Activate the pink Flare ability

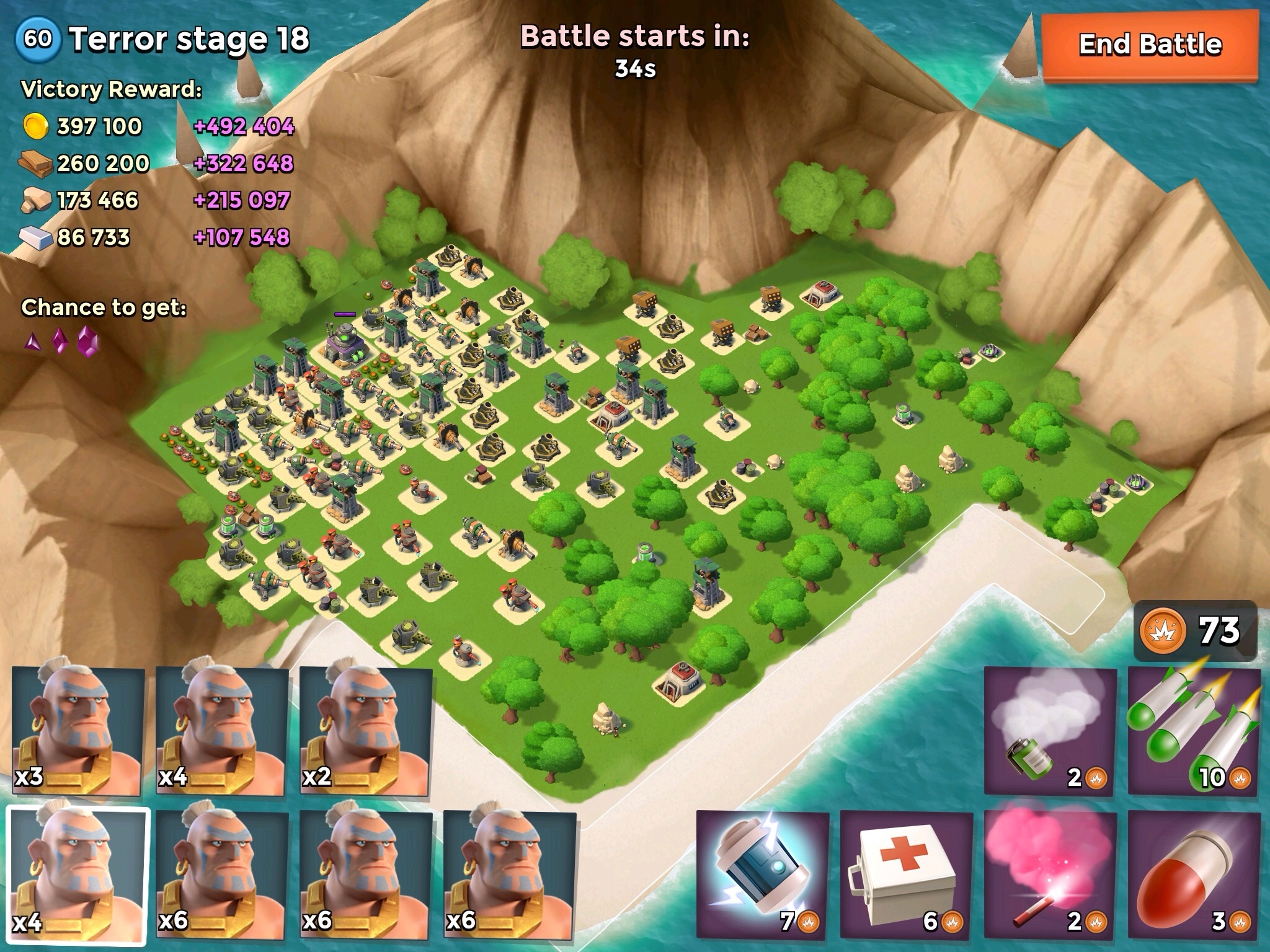[x=1050, y=874]
